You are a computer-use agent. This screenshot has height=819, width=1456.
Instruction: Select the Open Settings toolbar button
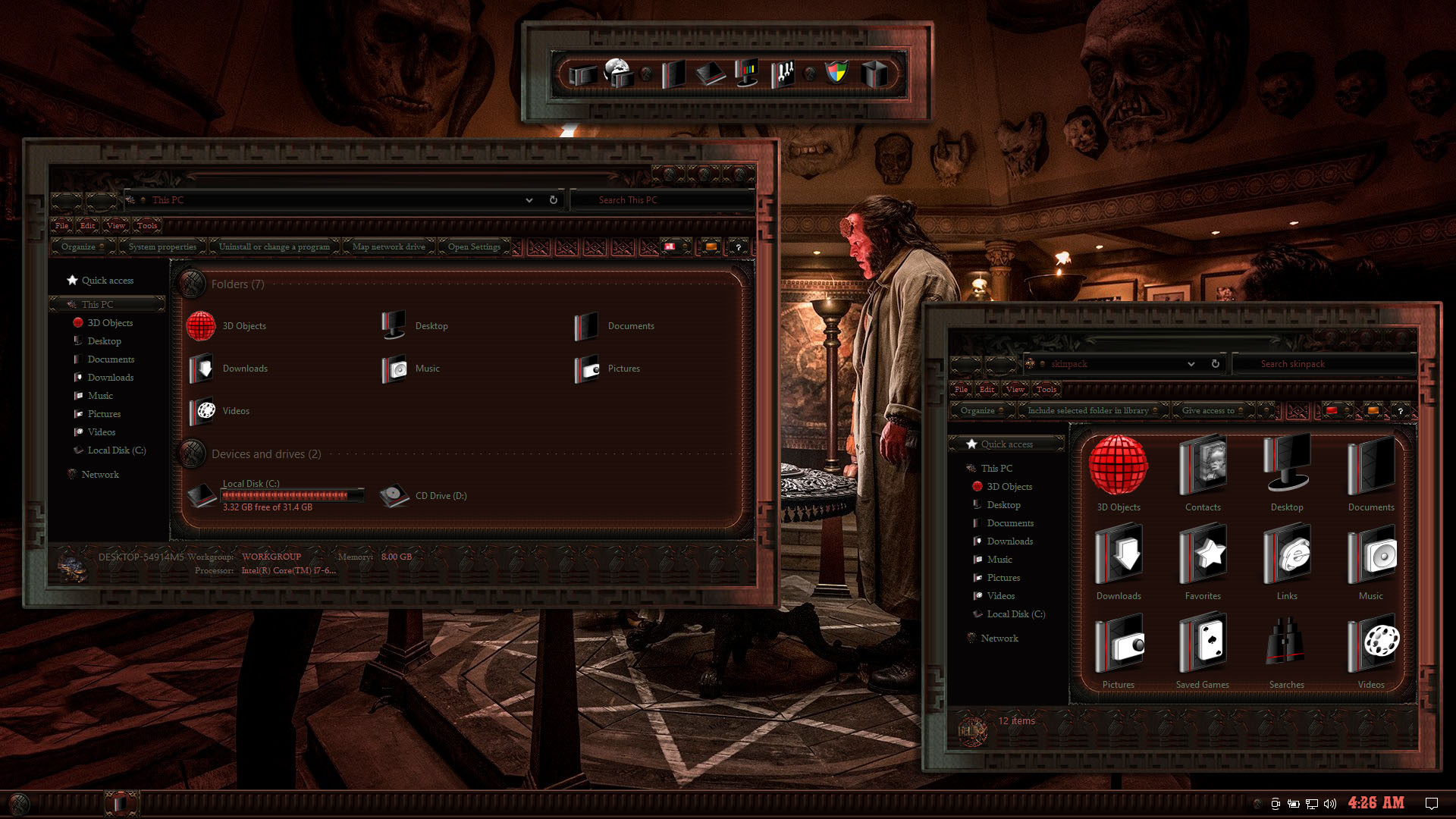pyautogui.click(x=474, y=246)
